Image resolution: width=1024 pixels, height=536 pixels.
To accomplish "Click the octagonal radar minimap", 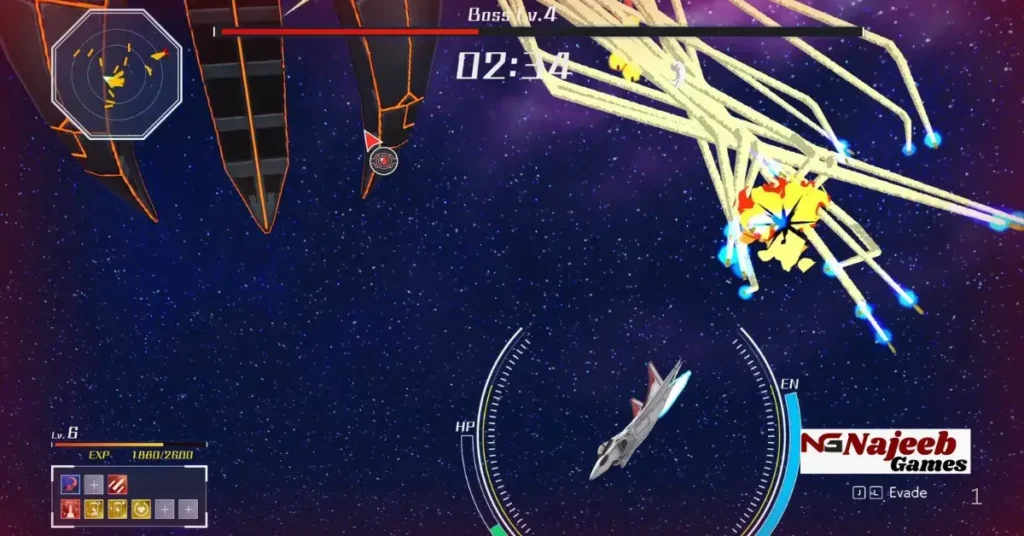I will [117, 74].
